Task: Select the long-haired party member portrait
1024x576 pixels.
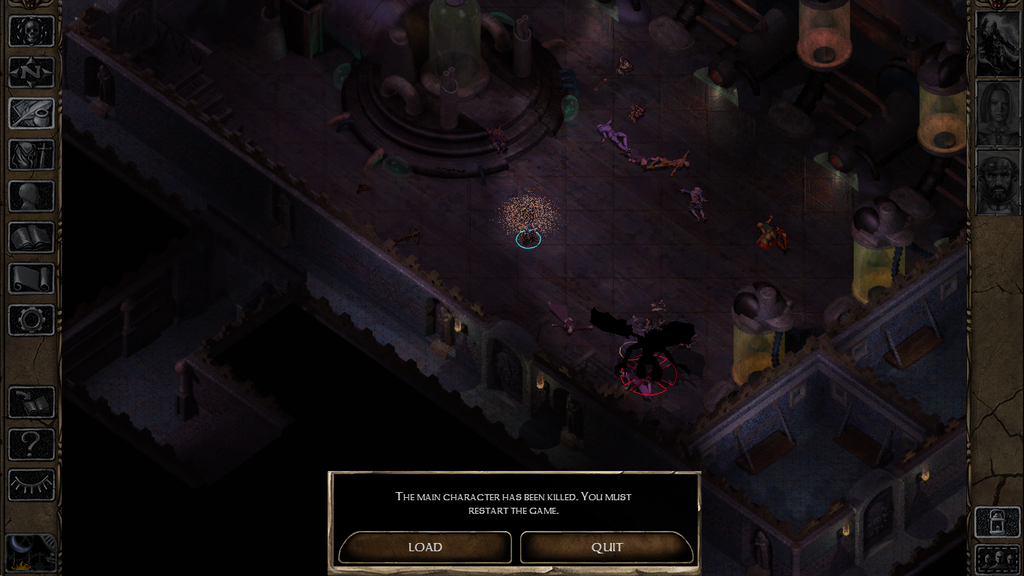Action: [x=997, y=114]
